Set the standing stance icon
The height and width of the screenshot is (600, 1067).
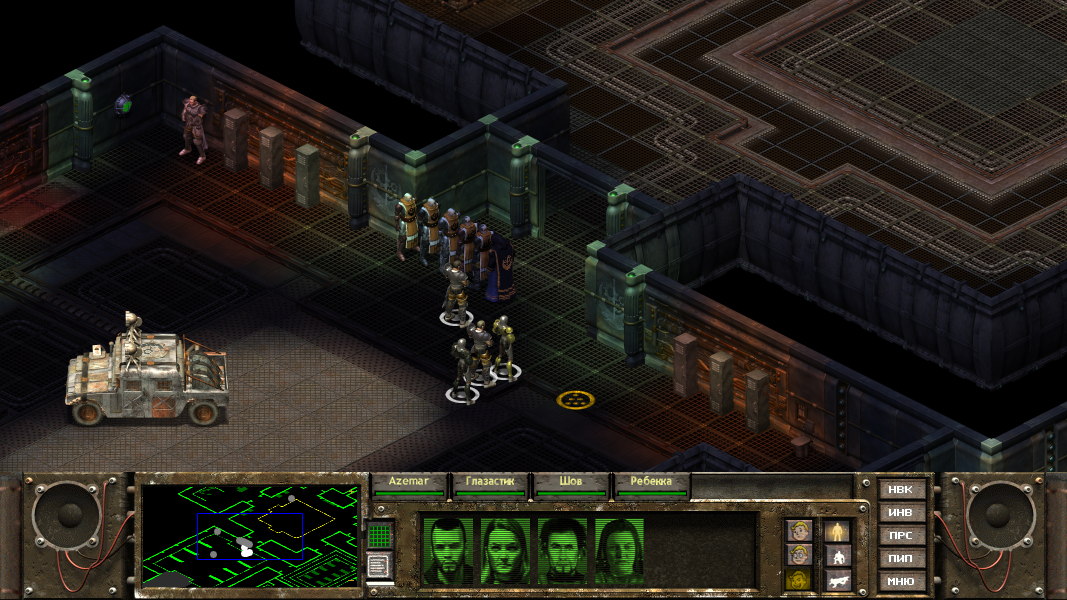(836, 531)
